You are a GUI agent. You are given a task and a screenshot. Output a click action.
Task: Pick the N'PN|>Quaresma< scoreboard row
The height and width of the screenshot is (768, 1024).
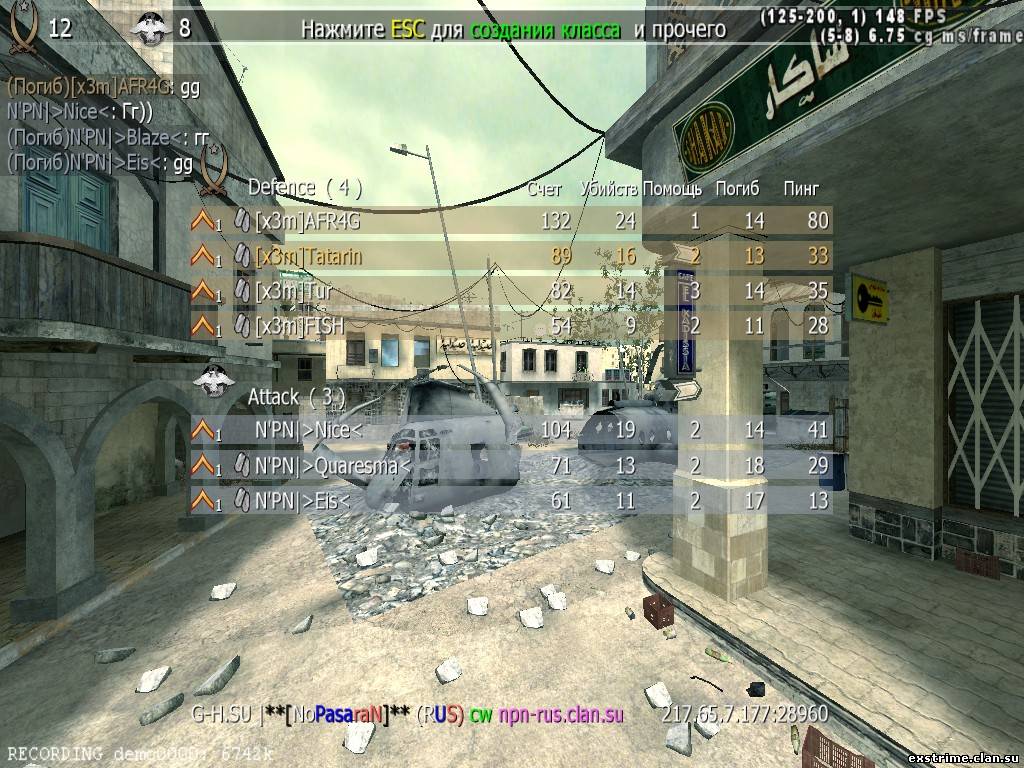coord(510,466)
